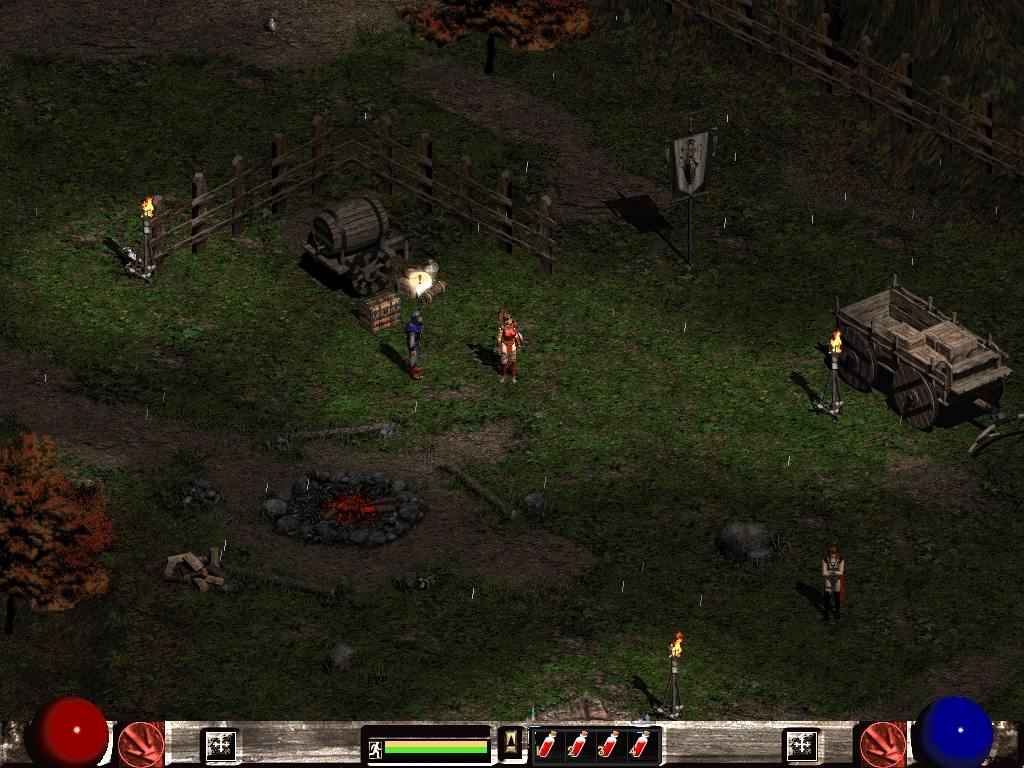This screenshot has height=768, width=1024.
Task: Select the right-mouse attack skill icon
Action: coord(882,744)
